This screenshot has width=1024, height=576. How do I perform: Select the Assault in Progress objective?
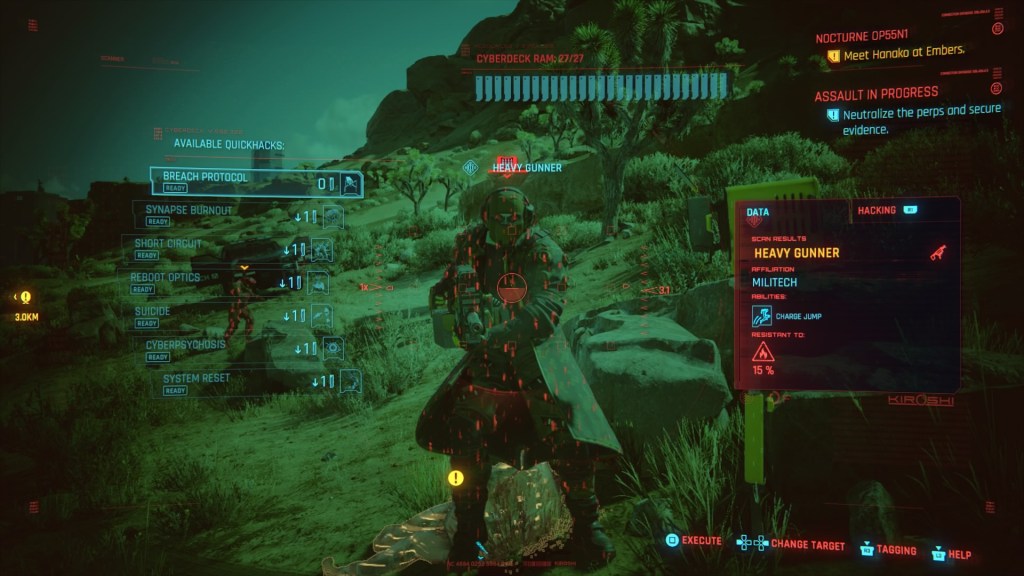pyautogui.click(x=876, y=94)
